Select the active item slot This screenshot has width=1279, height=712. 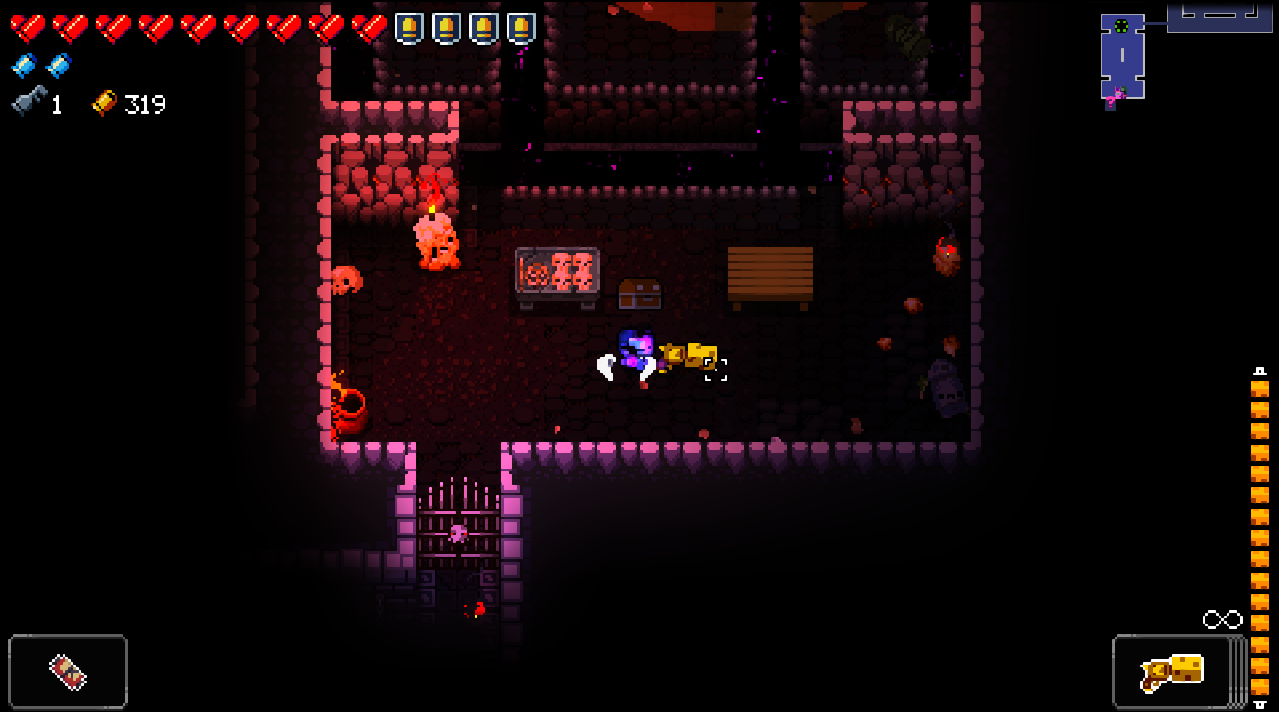pyautogui.click(x=68, y=672)
